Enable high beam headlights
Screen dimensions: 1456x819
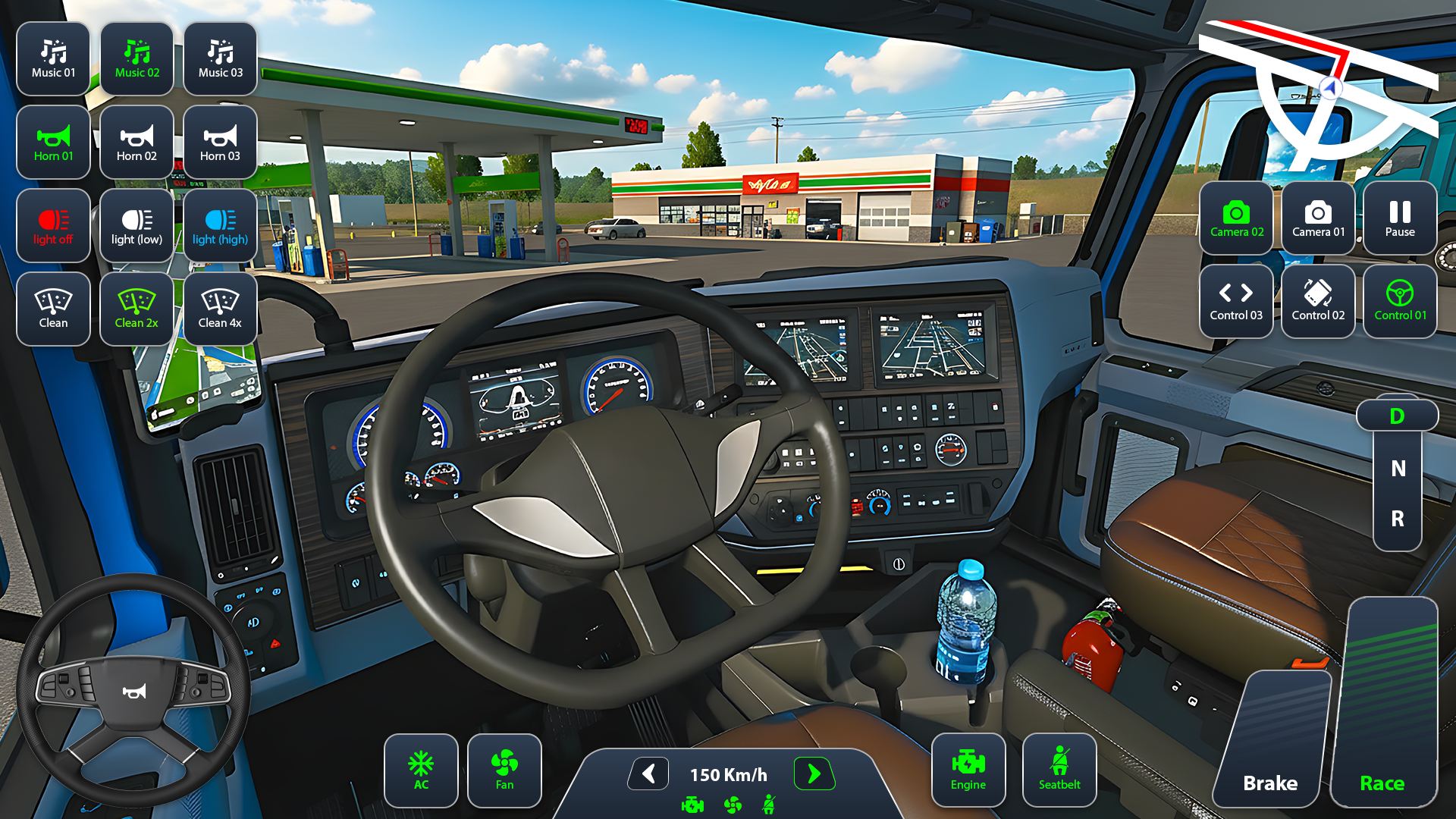220,225
